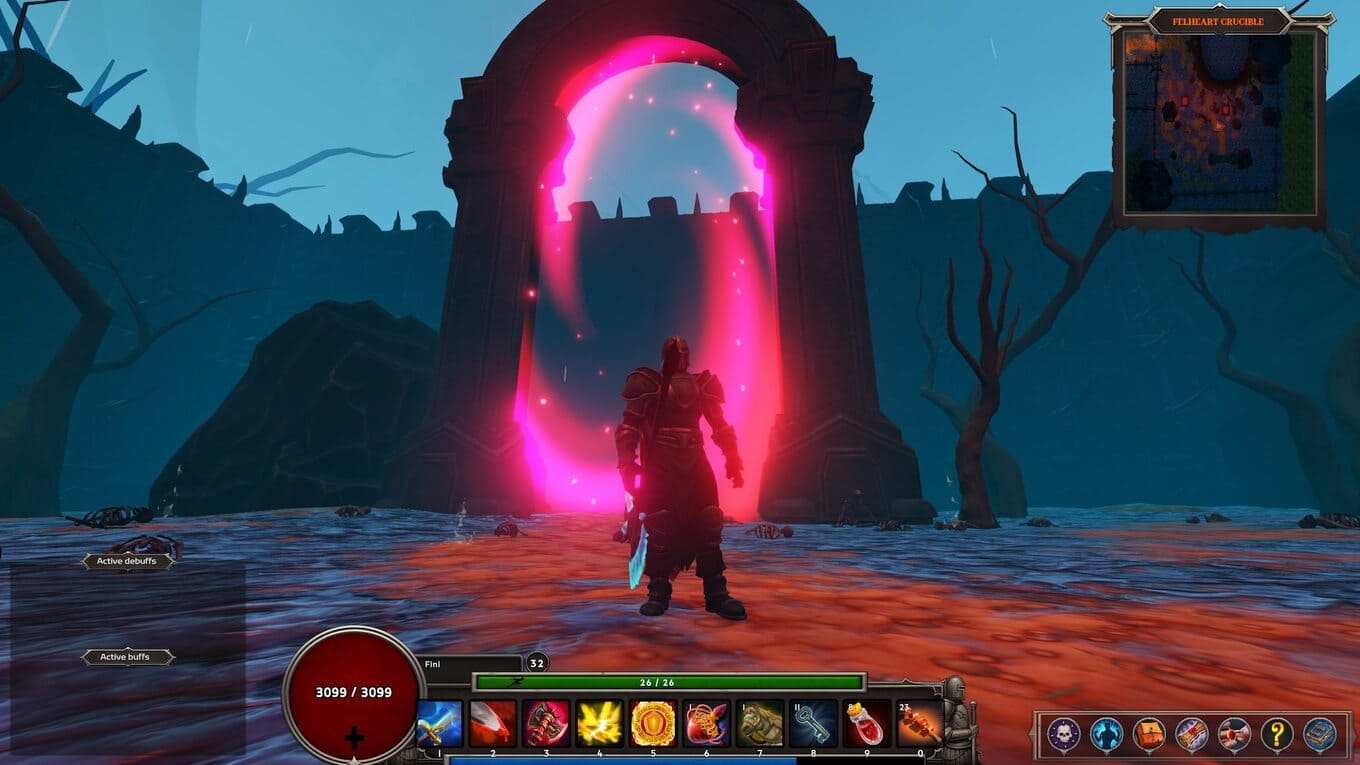Activate the blue sword slash ability
The width and height of the screenshot is (1360, 765).
point(440,723)
